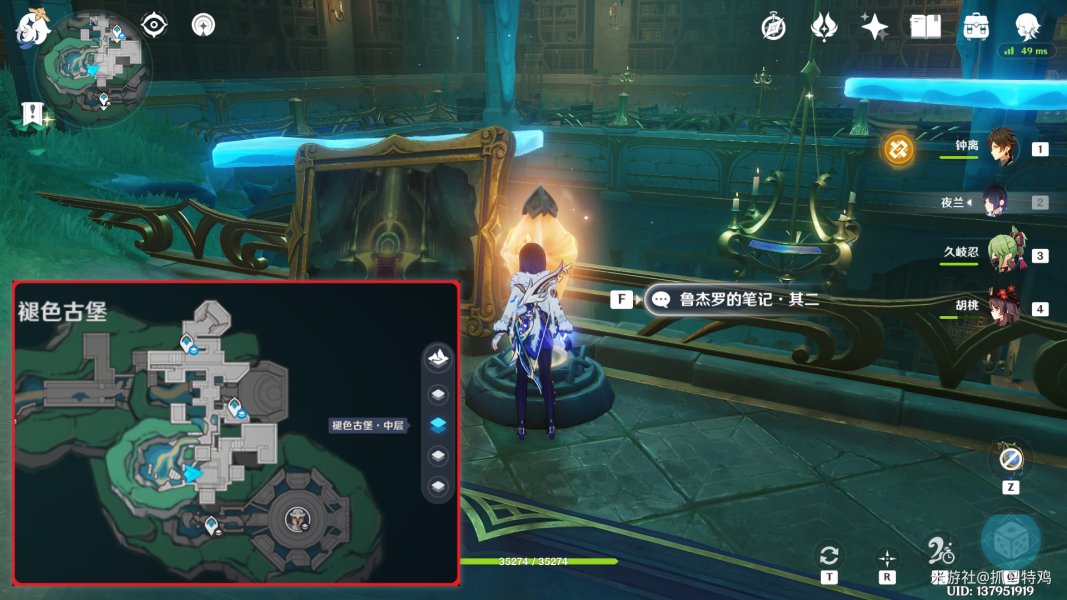Toggle the elemental sight eye icon
Image resolution: width=1067 pixels, height=600 pixels.
pyautogui.click(x=153, y=25)
